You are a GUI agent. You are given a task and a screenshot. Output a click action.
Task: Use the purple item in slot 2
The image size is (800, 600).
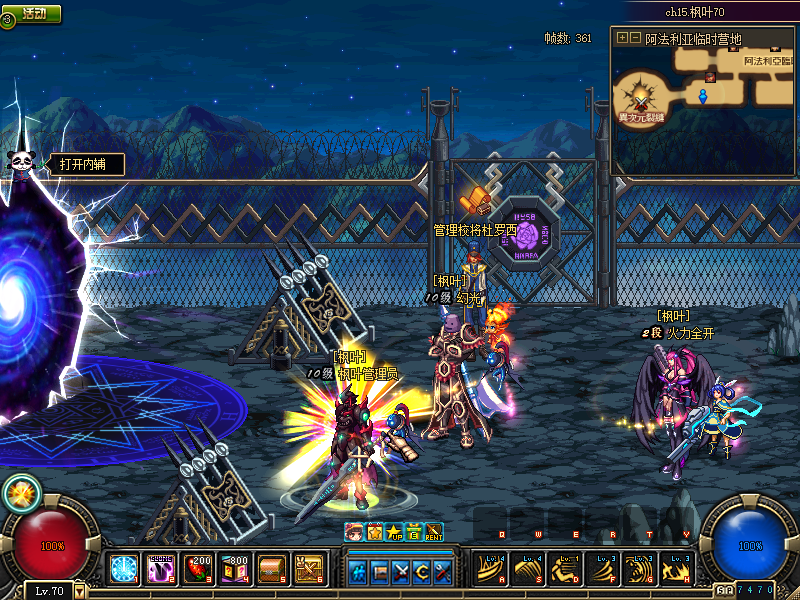[160, 569]
